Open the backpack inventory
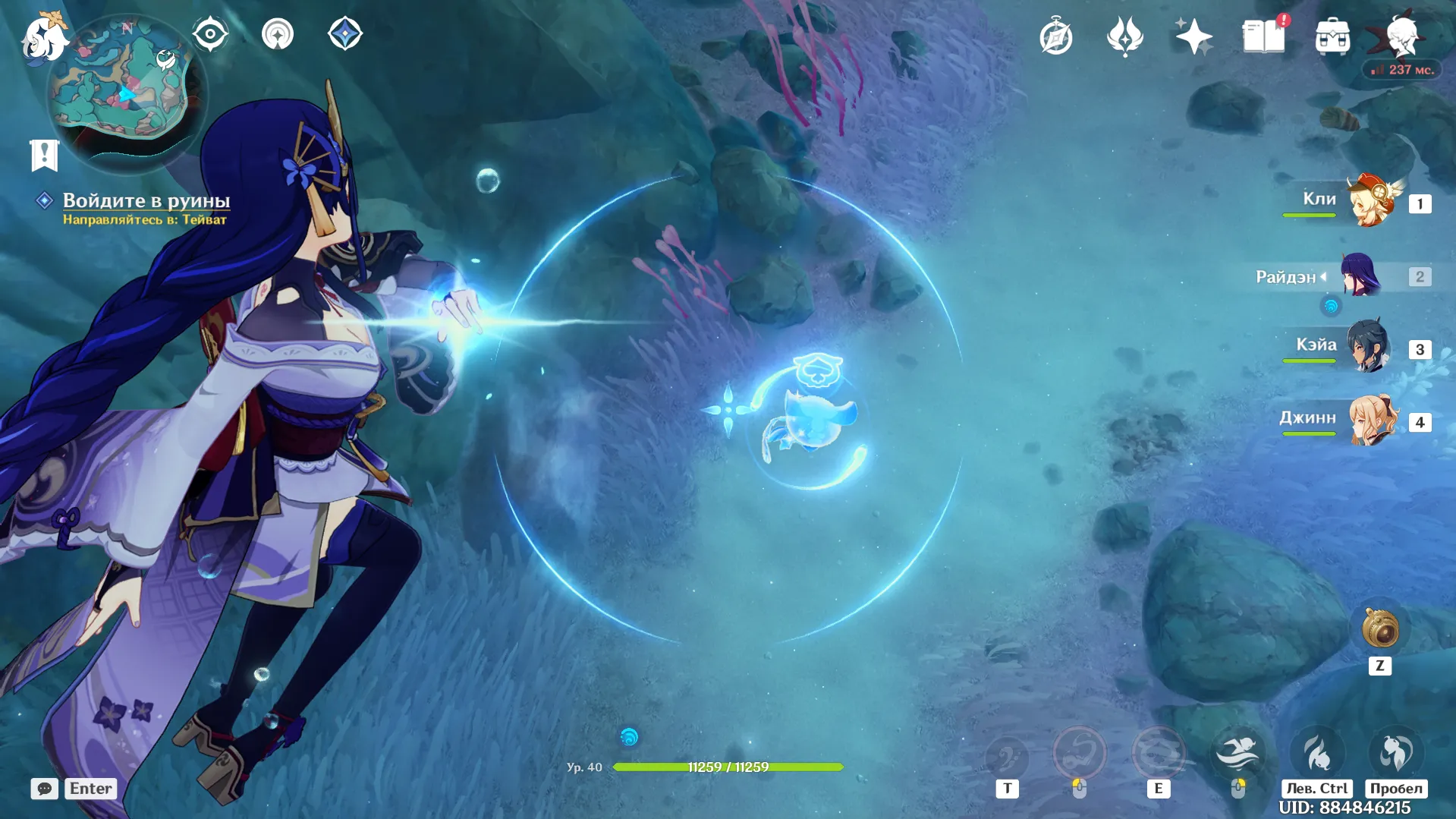The image size is (1456, 819). point(1332,36)
